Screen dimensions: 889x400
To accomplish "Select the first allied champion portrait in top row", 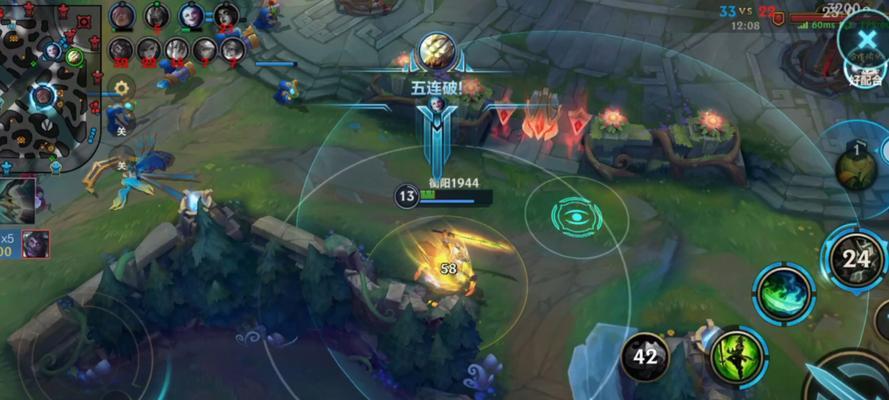I will 122,16.
